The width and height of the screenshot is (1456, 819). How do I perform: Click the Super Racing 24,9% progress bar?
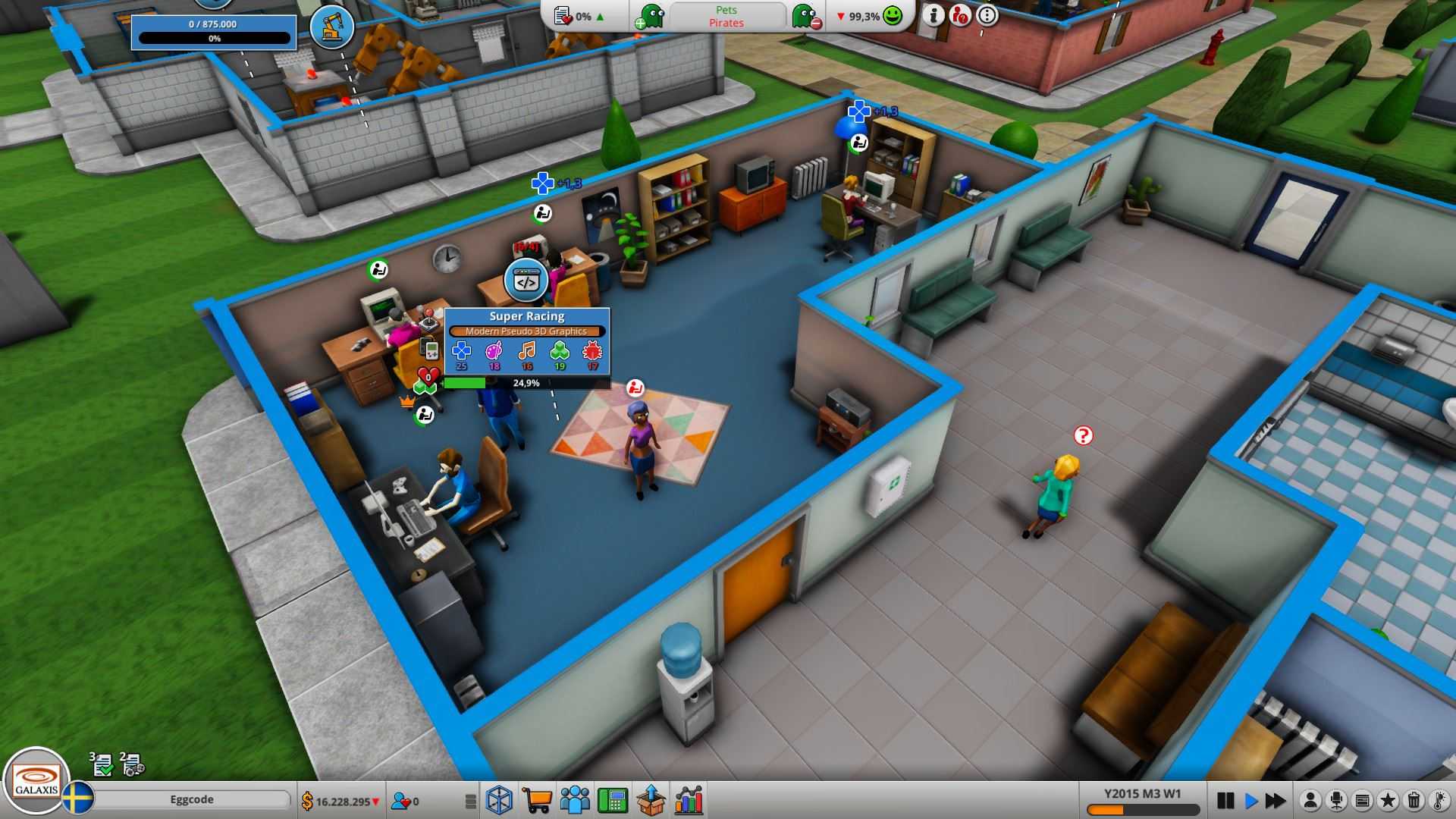[526, 384]
